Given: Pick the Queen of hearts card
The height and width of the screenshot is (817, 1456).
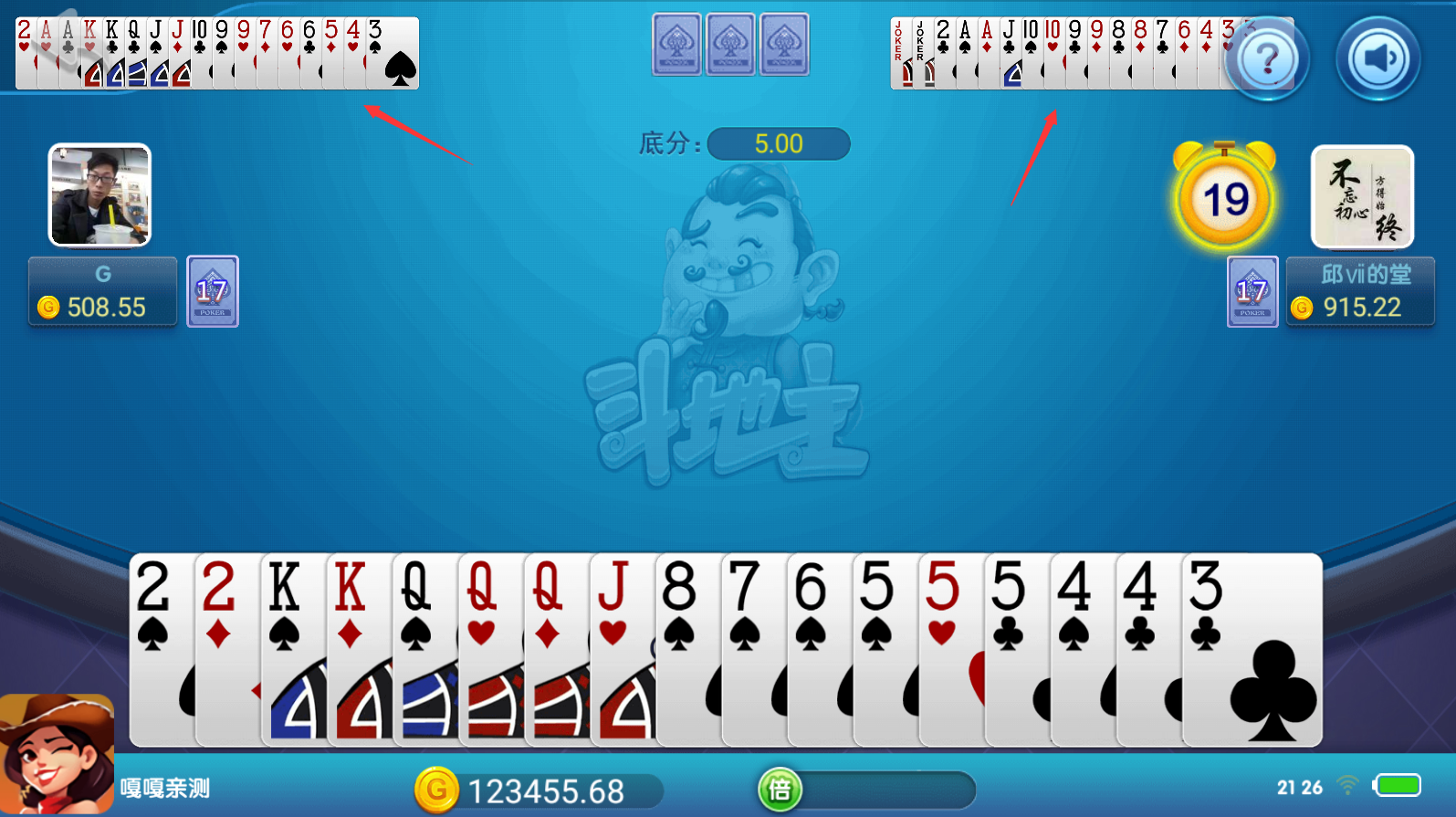Looking at the screenshot, I should click(x=490, y=648).
